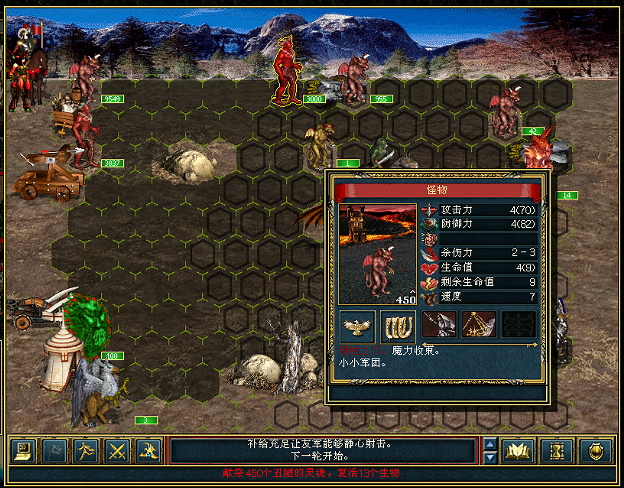Show earlier combat log with up arrow
The image size is (624, 488).
[490, 443]
